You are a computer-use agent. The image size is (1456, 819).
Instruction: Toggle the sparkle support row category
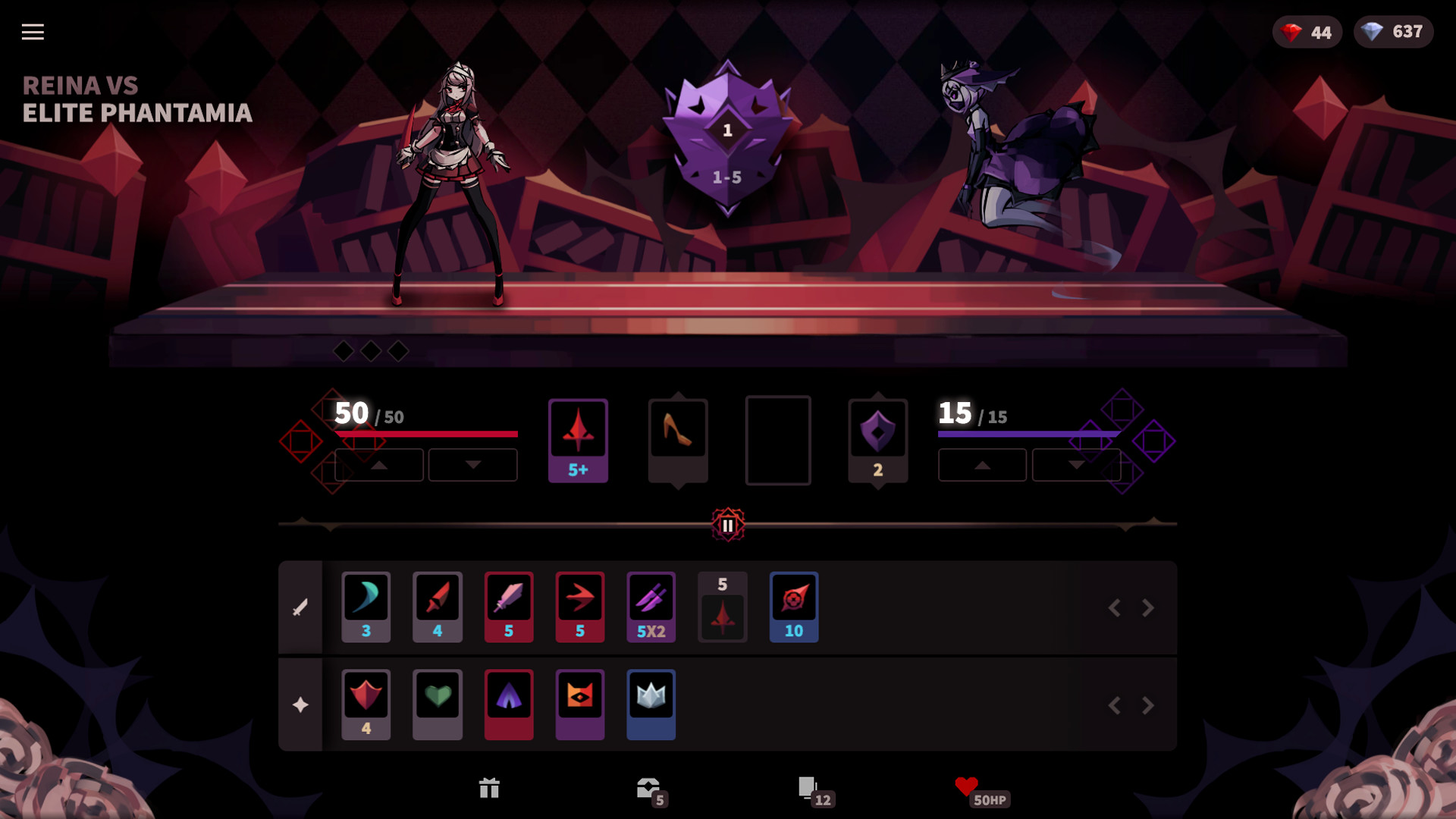coord(301,704)
